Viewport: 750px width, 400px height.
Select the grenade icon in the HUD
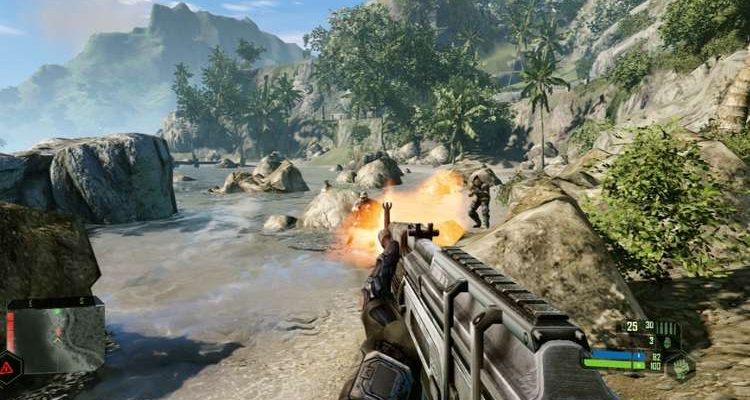click(667, 340)
